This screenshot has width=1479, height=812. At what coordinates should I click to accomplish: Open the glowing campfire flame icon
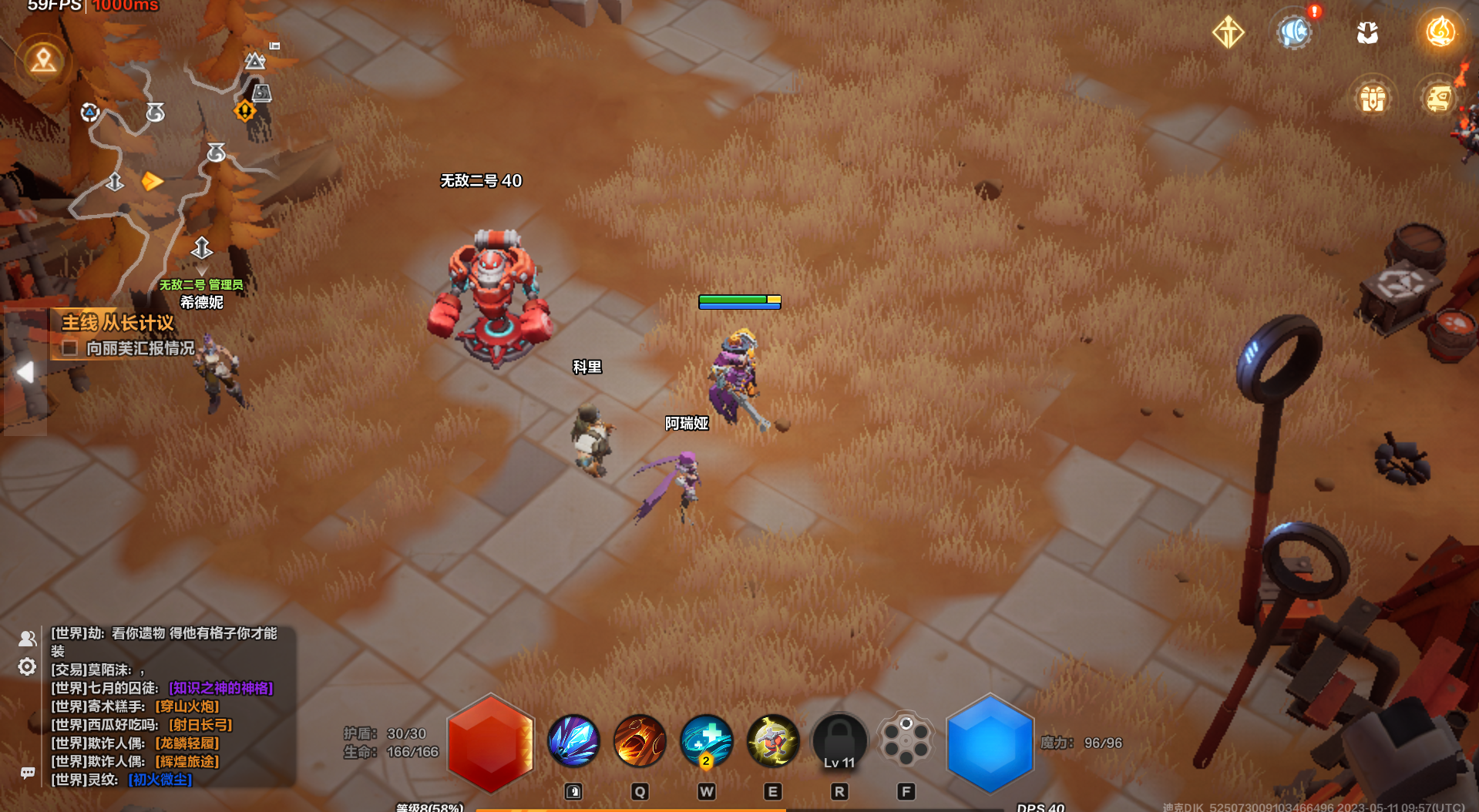click(1440, 32)
